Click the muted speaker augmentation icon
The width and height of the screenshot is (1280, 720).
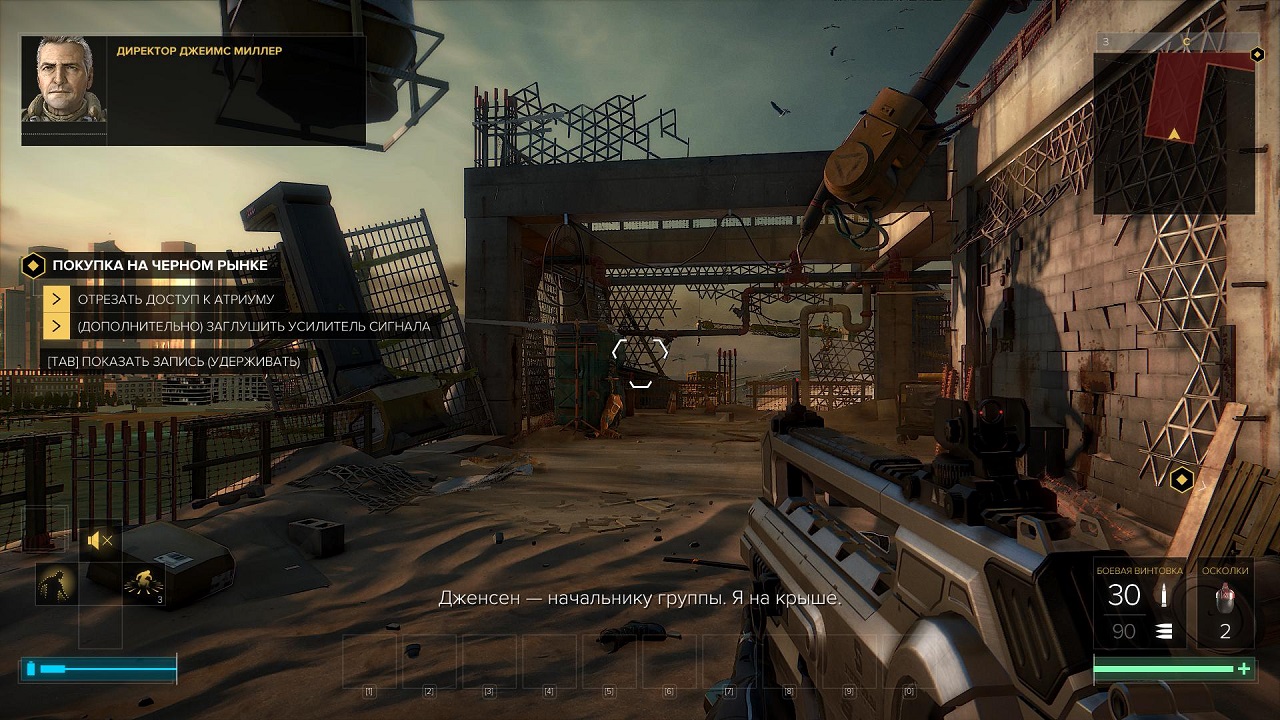tap(100, 541)
